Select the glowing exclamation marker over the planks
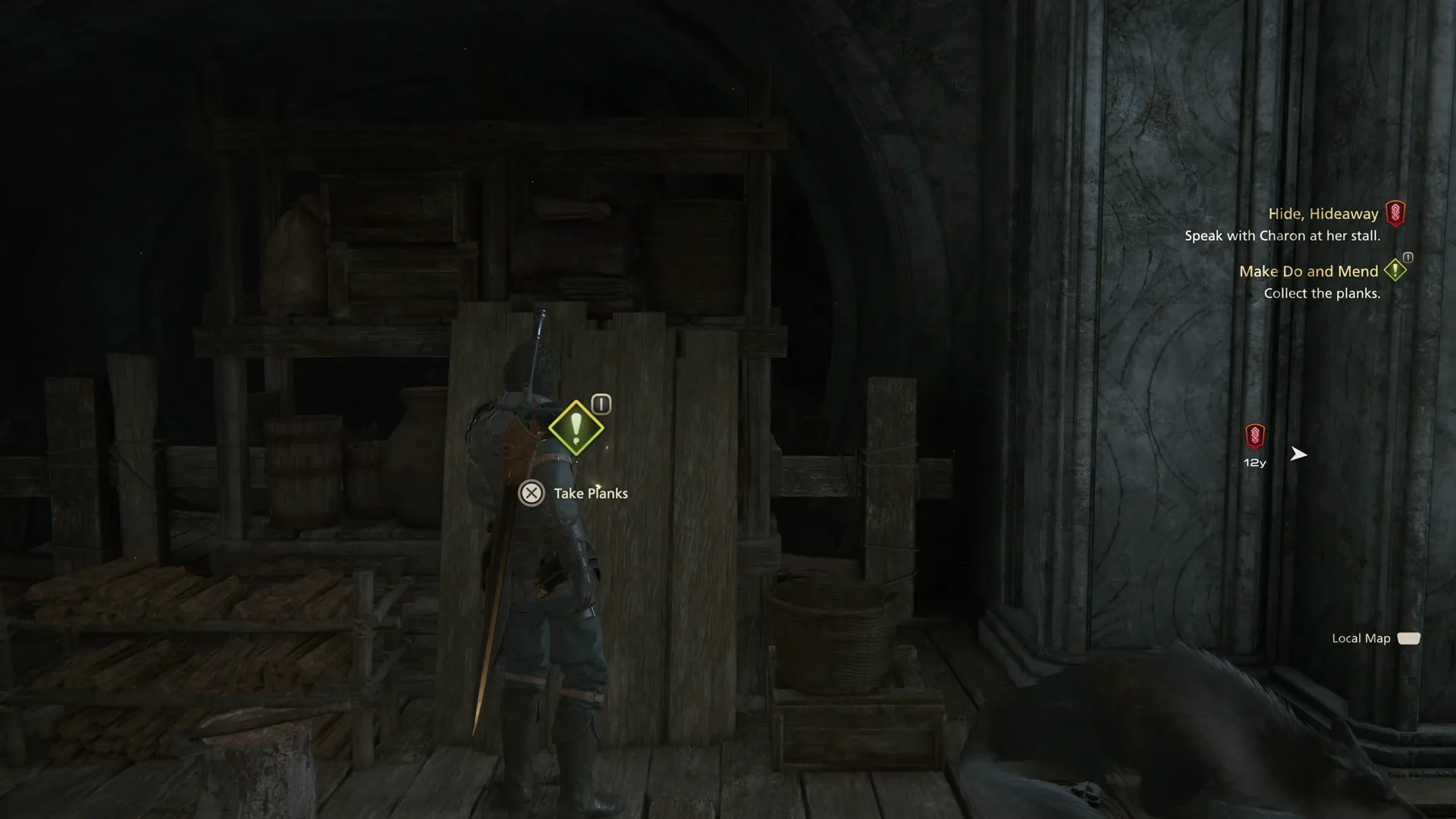This screenshot has height=819, width=1456. point(576,428)
